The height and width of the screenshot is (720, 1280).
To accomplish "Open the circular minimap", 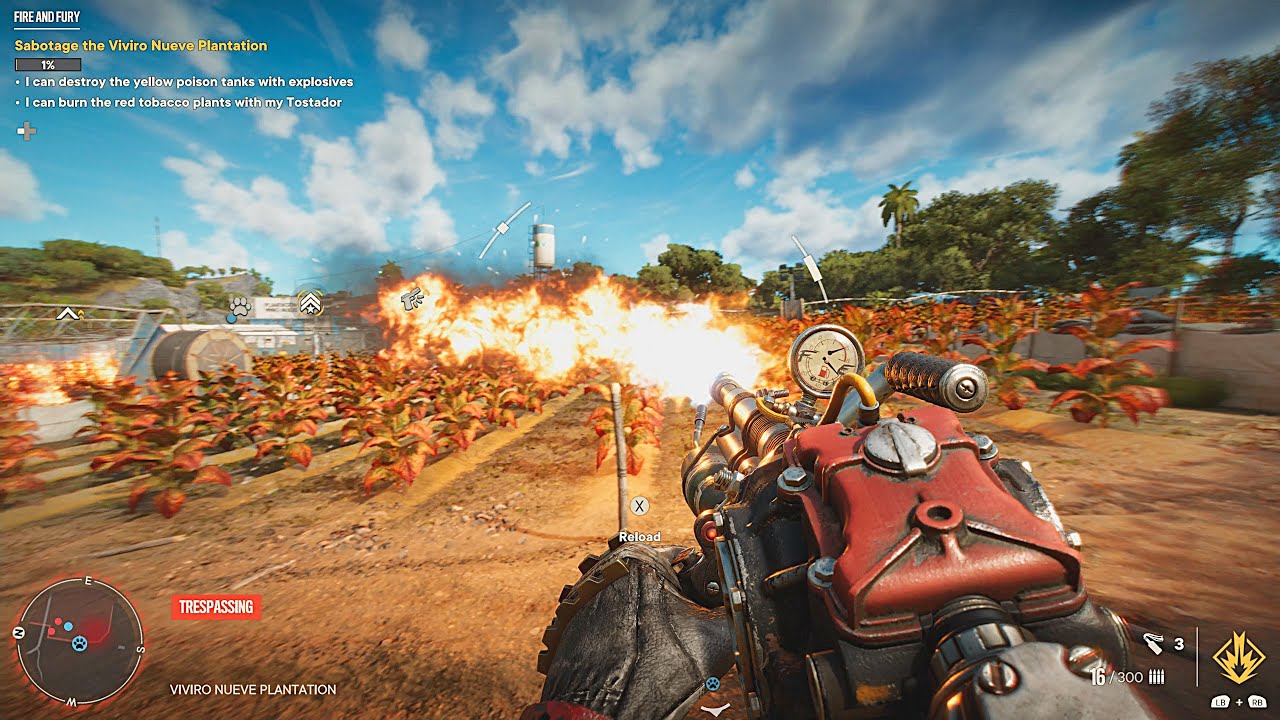I will tap(79, 642).
